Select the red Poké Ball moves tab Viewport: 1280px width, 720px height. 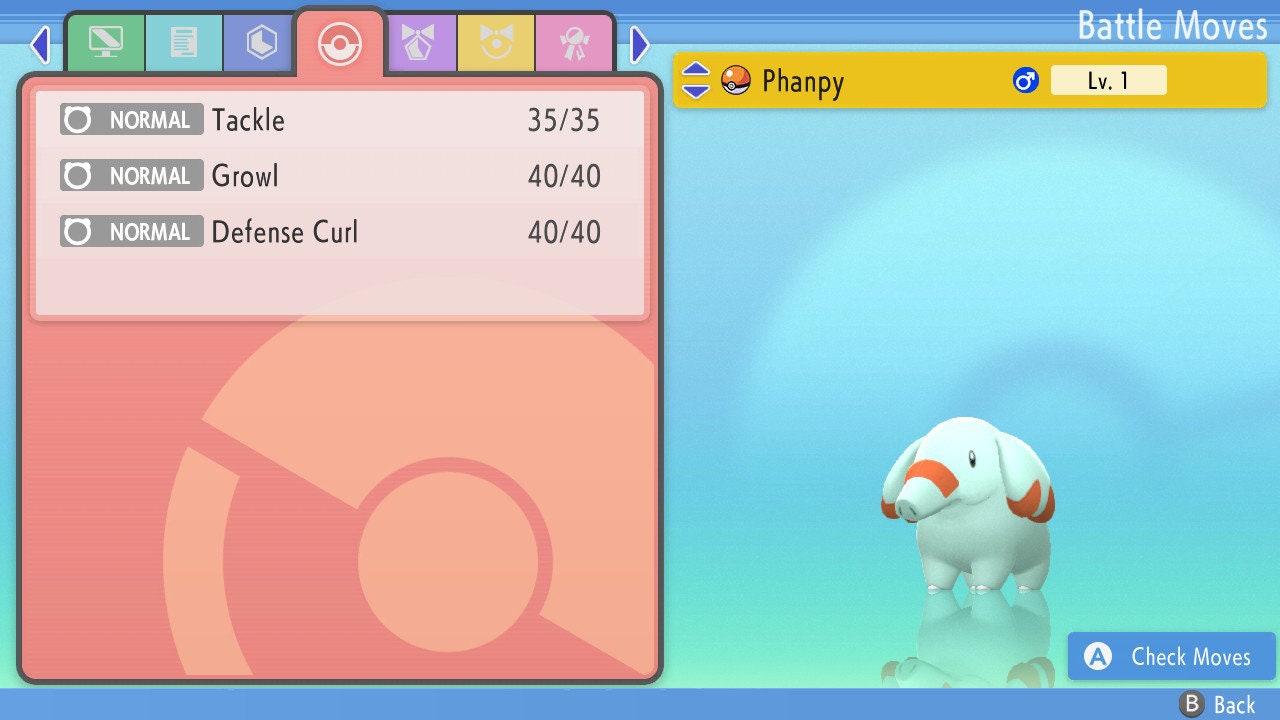click(339, 44)
